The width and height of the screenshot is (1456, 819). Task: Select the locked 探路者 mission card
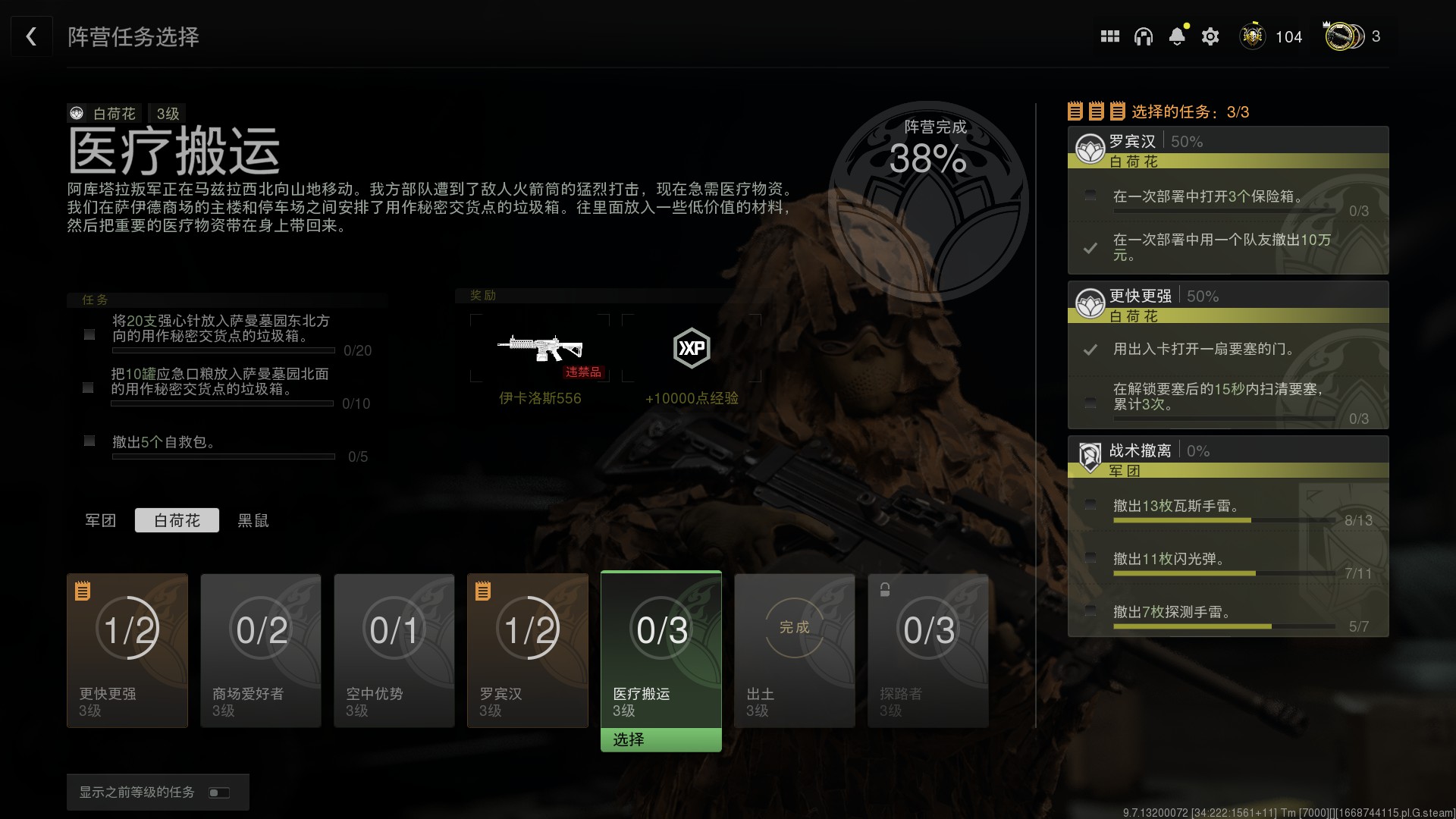[x=928, y=650]
